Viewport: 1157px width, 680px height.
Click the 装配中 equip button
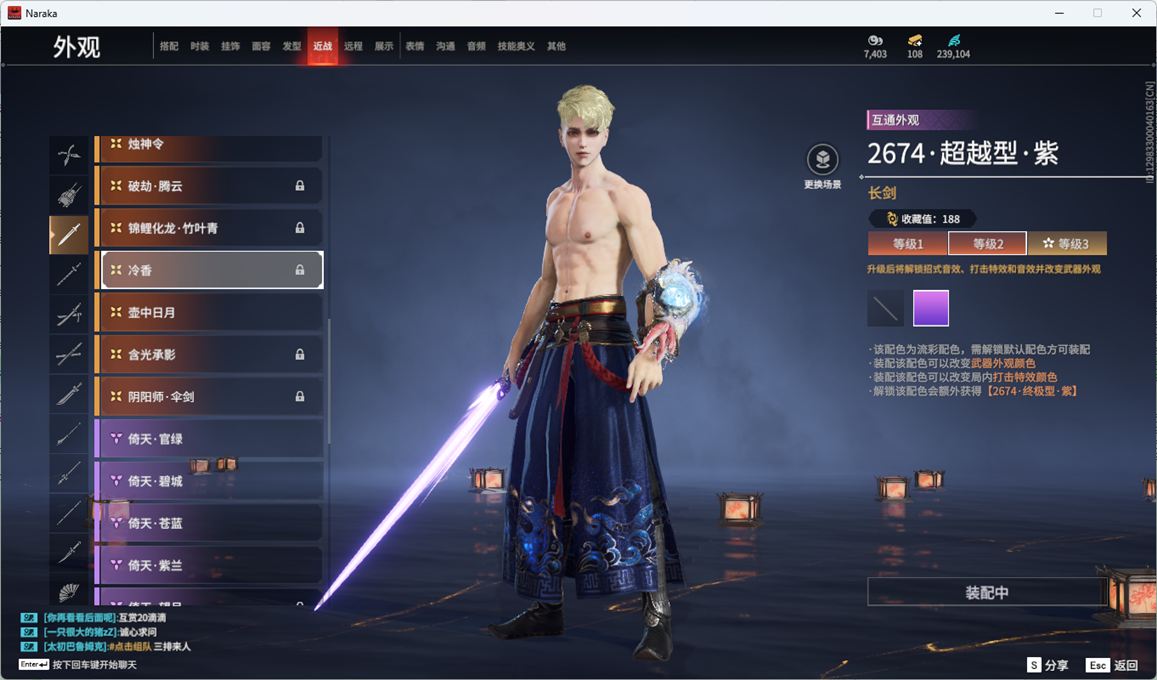[986, 592]
